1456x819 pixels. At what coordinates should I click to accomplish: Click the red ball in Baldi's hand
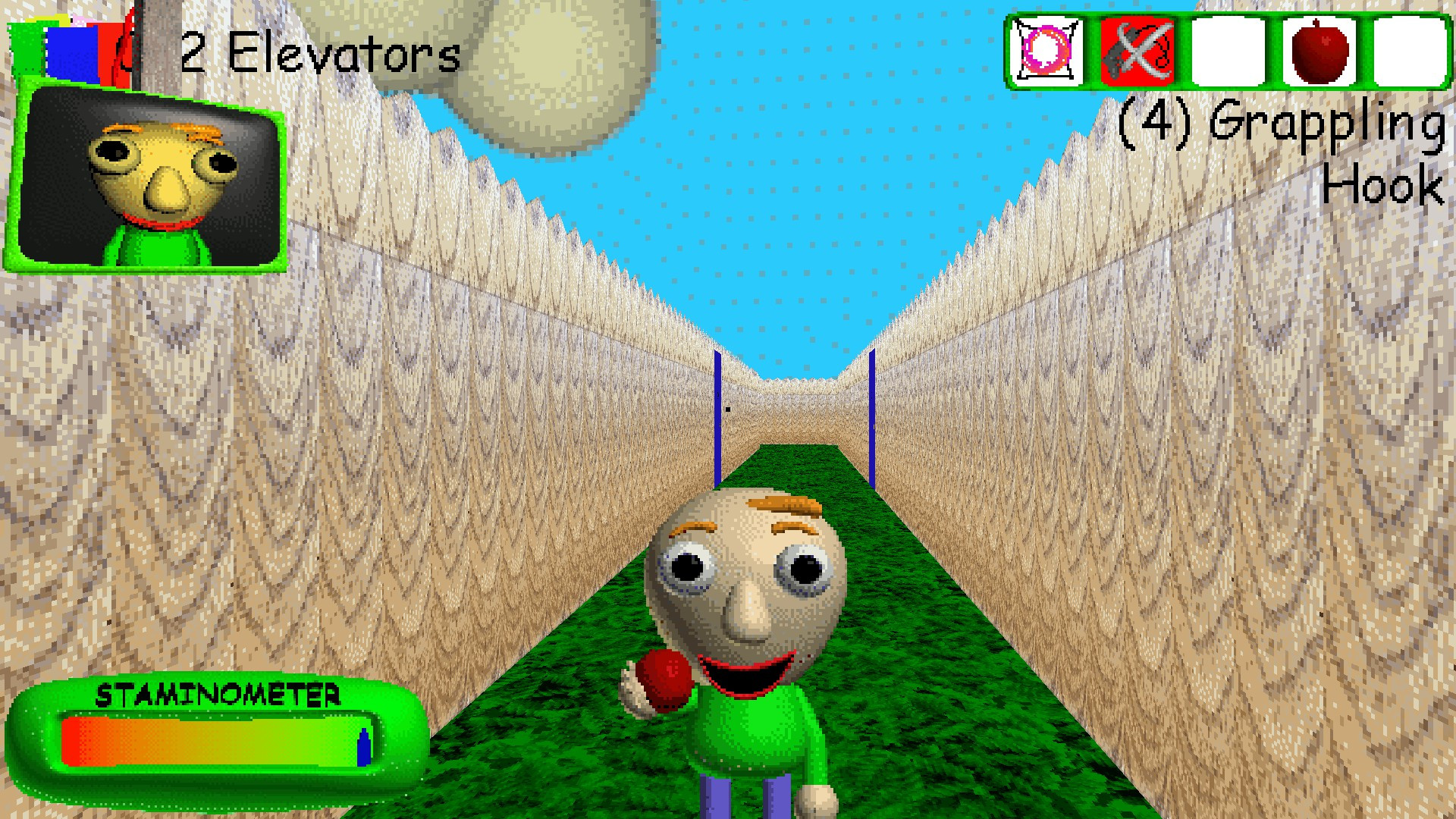[661, 677]
